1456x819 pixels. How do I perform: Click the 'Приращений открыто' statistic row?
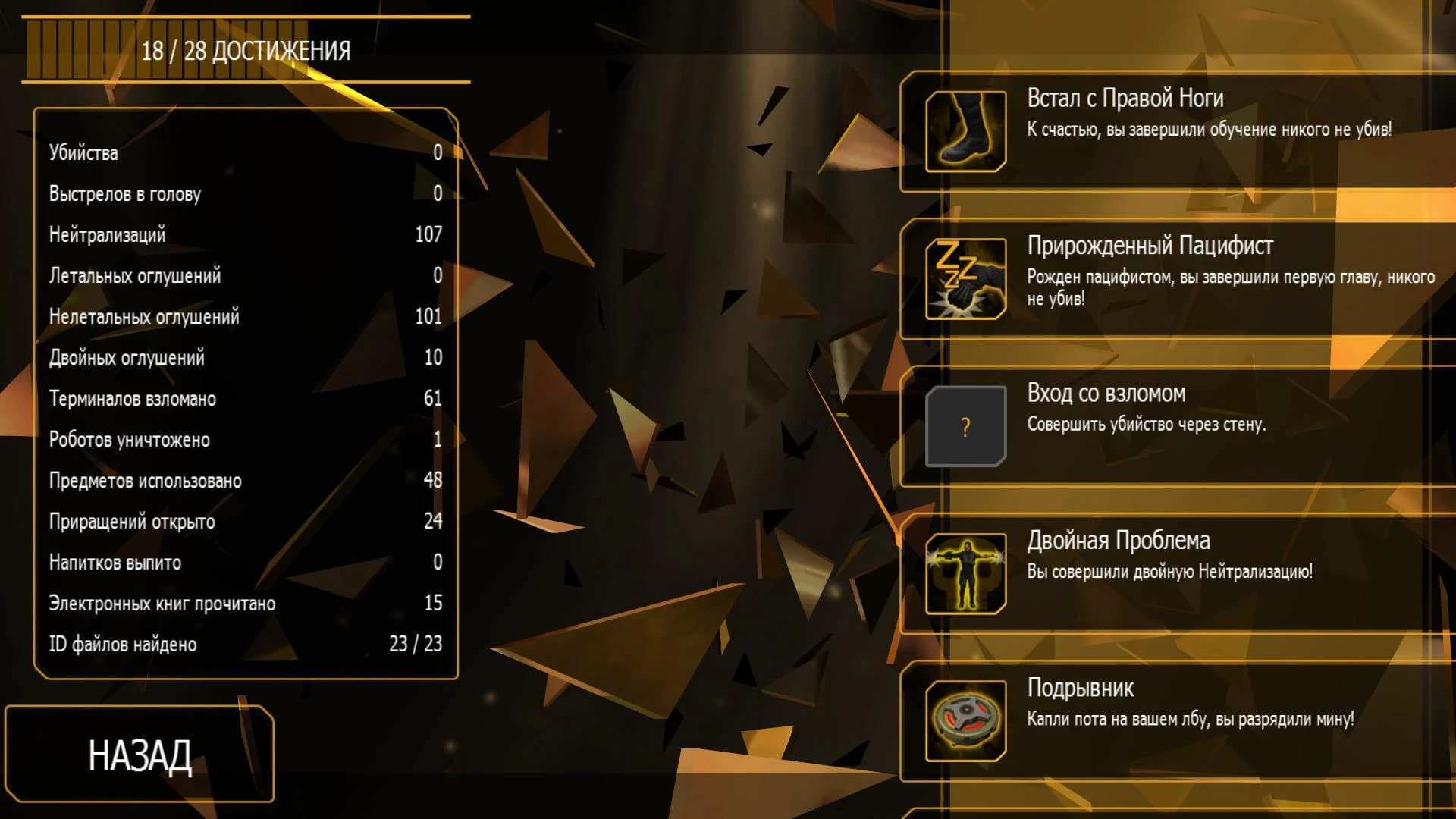tap(243, 521)
